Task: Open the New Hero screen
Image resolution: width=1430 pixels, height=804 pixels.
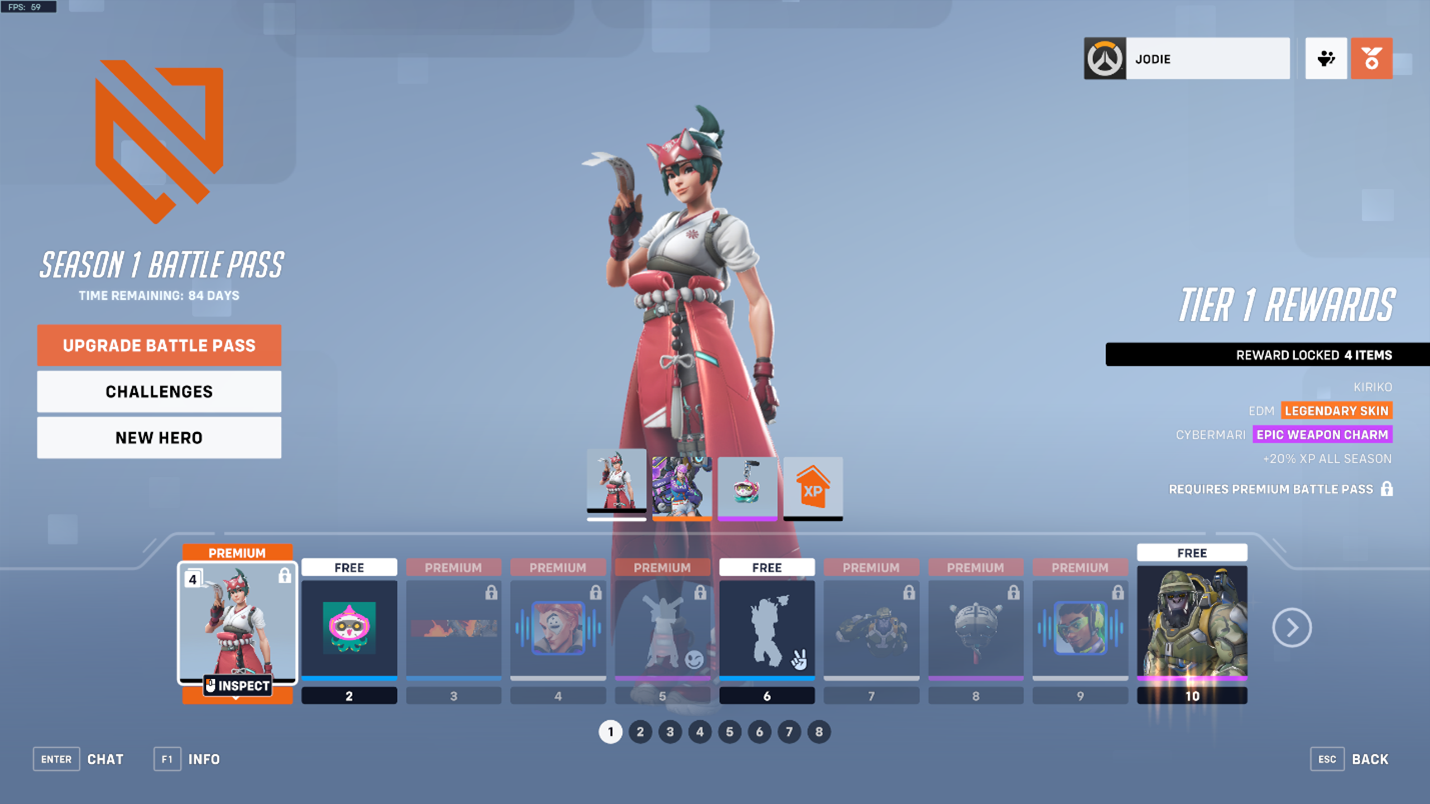Action: [x=158, y=437]
